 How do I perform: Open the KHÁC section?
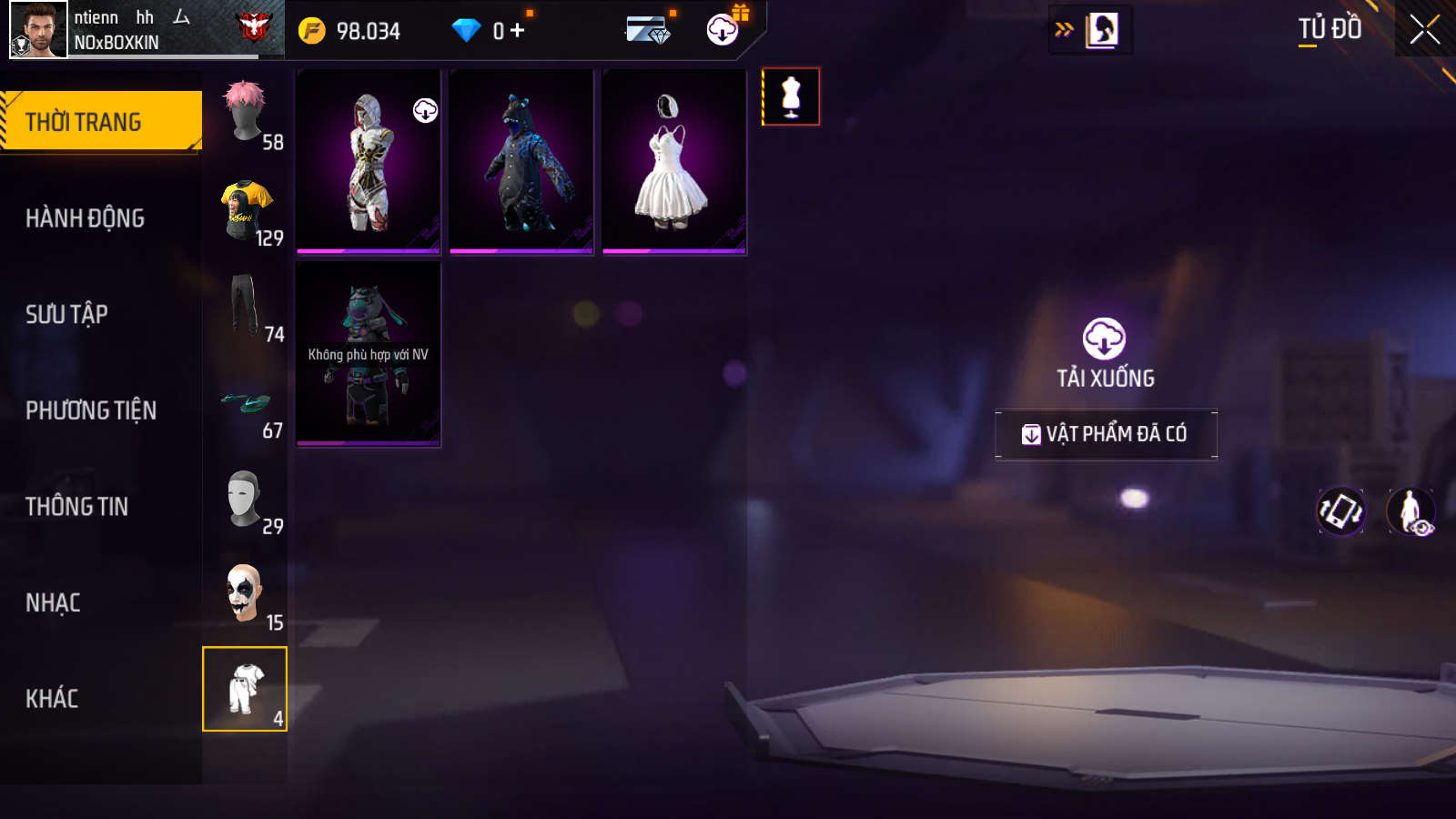pos(52,699)
